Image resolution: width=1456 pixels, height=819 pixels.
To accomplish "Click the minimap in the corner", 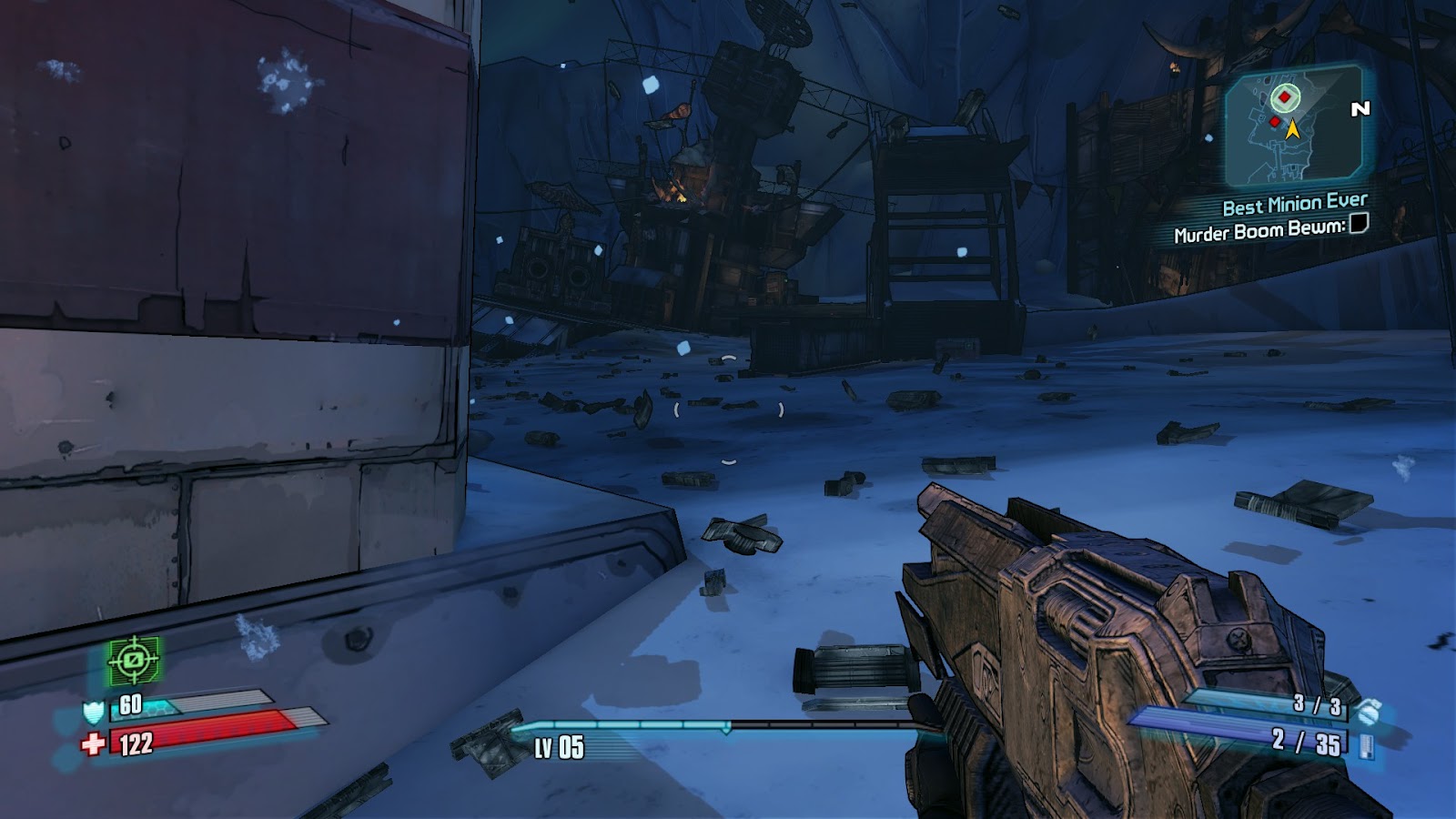I will [1293, 127].
